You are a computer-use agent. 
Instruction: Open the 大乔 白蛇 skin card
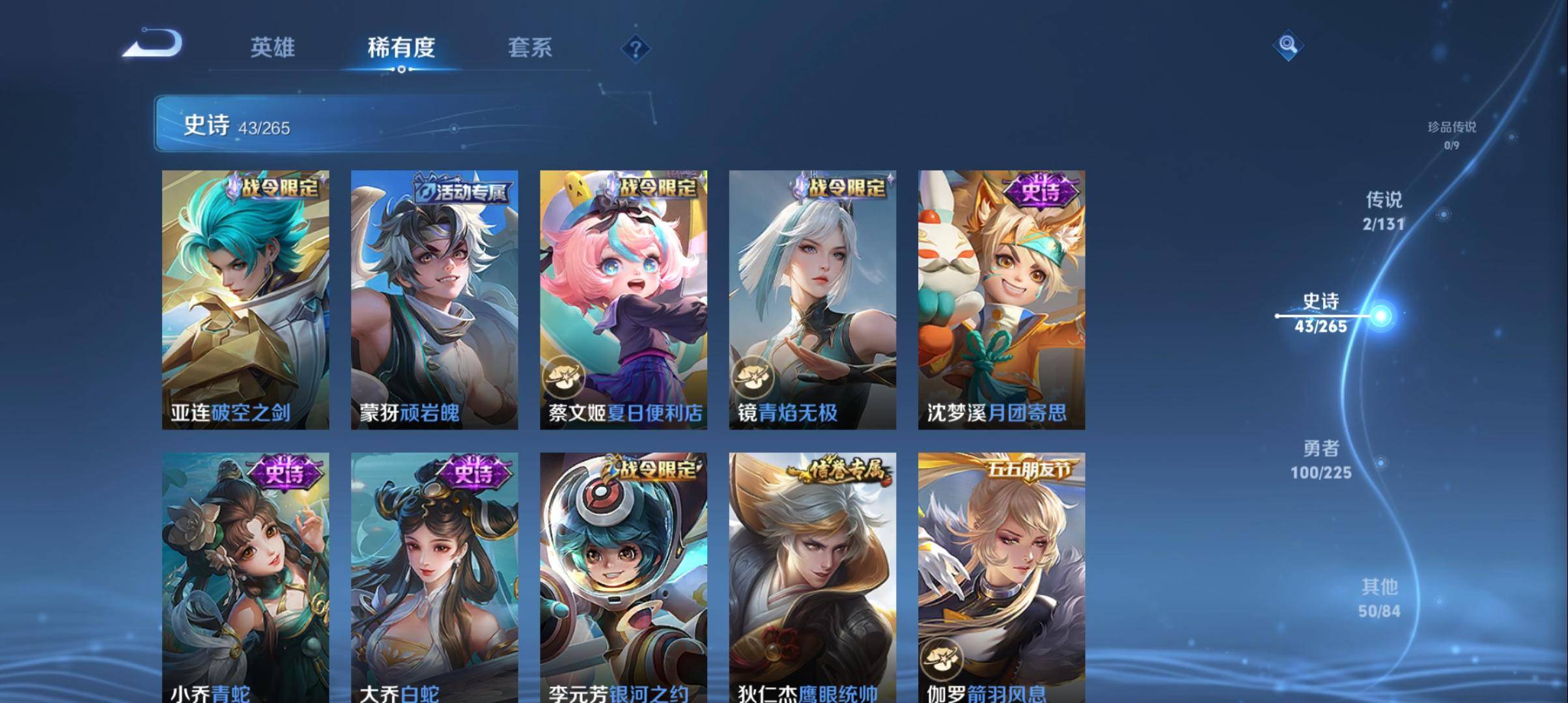[x=434, y=576]
